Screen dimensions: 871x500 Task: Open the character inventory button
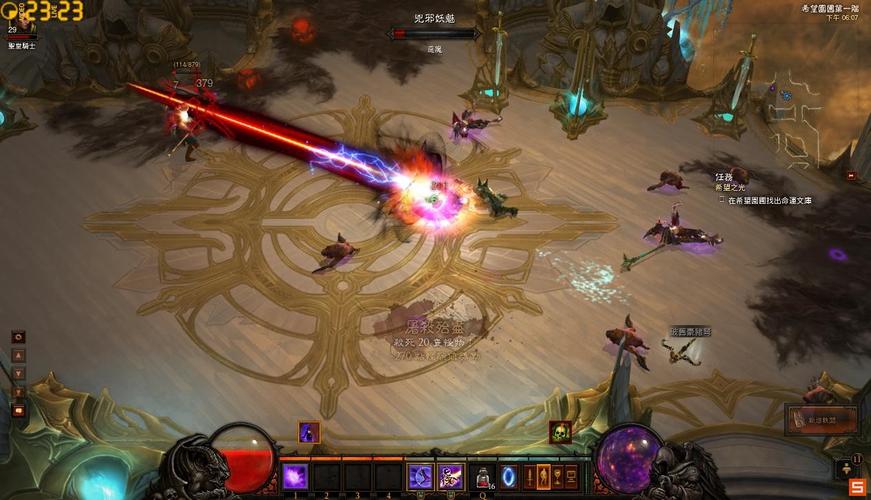click(544, 476)
